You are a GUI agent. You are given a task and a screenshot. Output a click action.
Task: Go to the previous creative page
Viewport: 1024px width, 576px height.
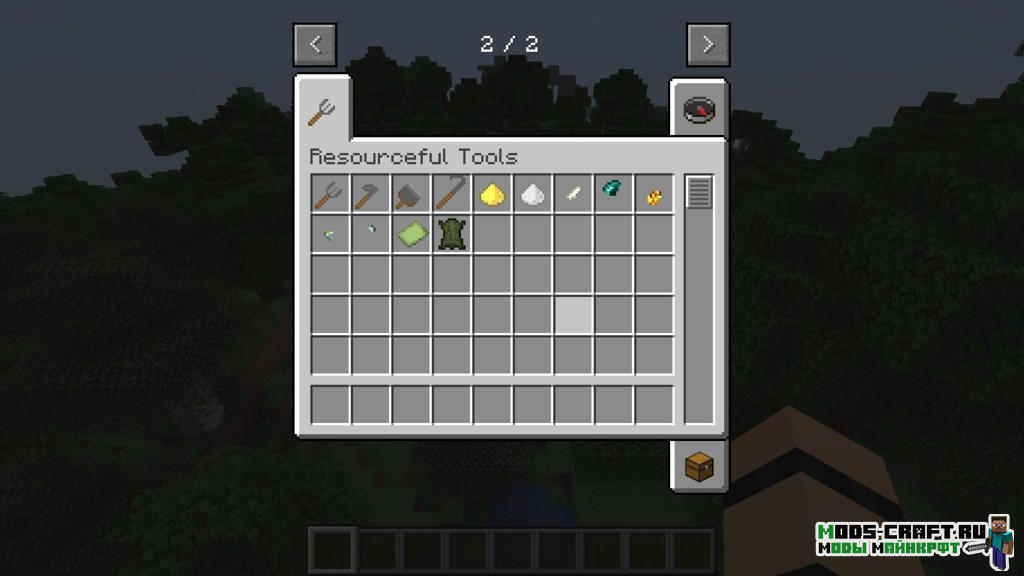(x=315, y=44)
